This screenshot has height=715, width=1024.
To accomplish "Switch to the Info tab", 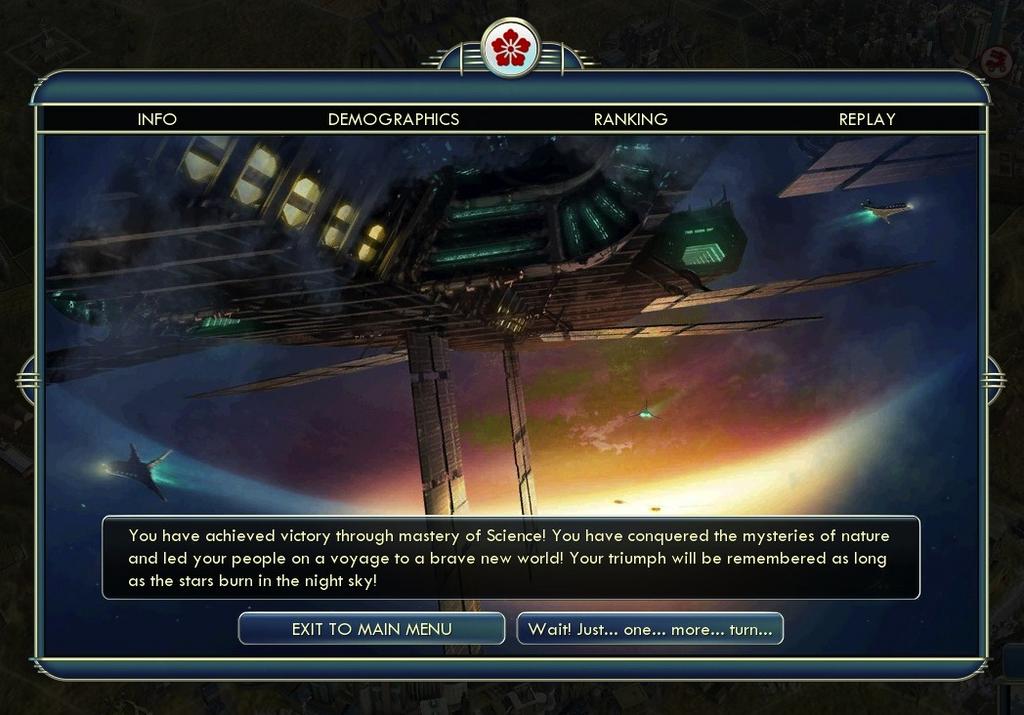I will tap(157, 119).
